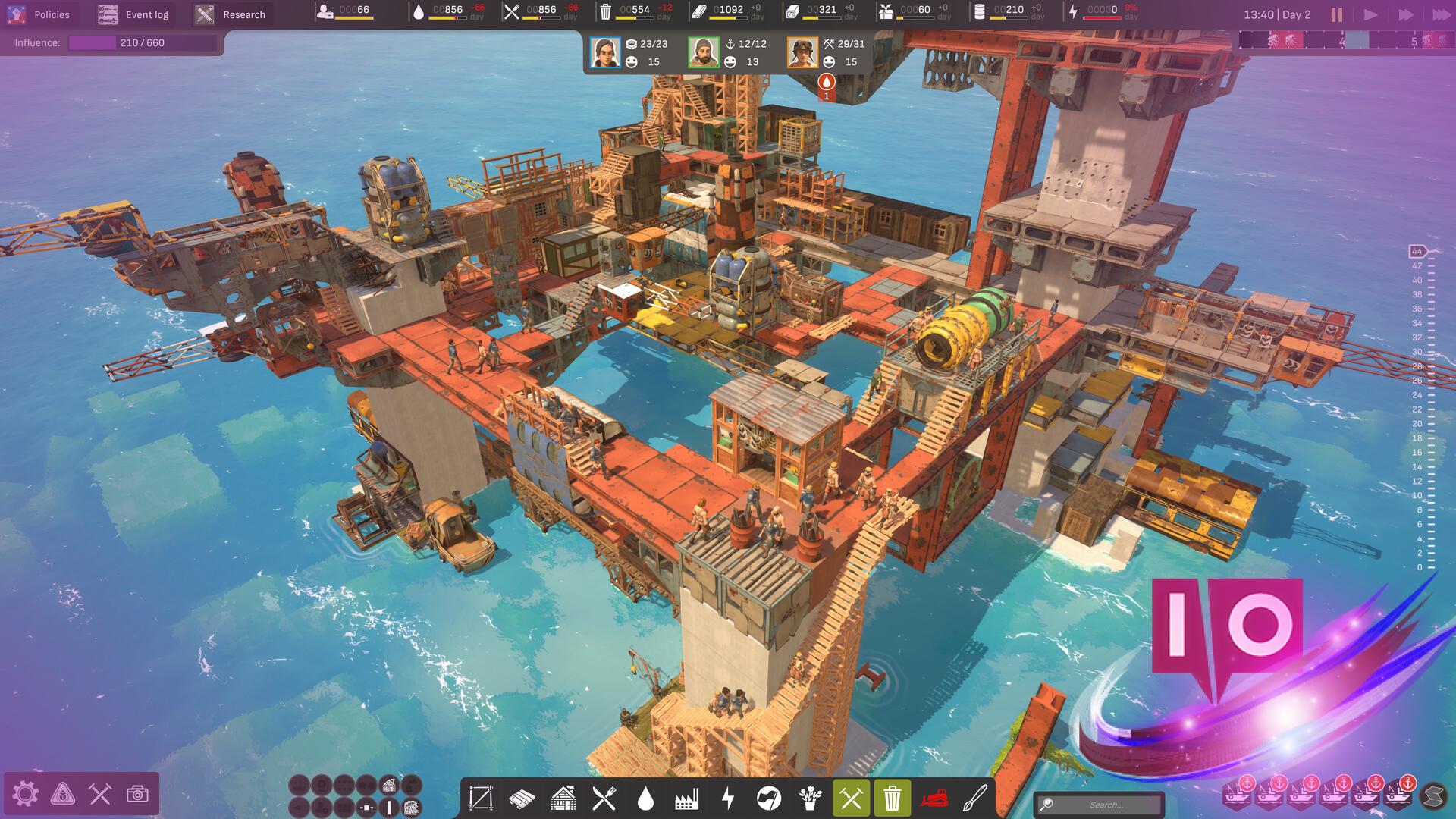This screenshot has width=1456, height=819.
Task: Set game speed to normal play
Action: tap(1370, 14)
